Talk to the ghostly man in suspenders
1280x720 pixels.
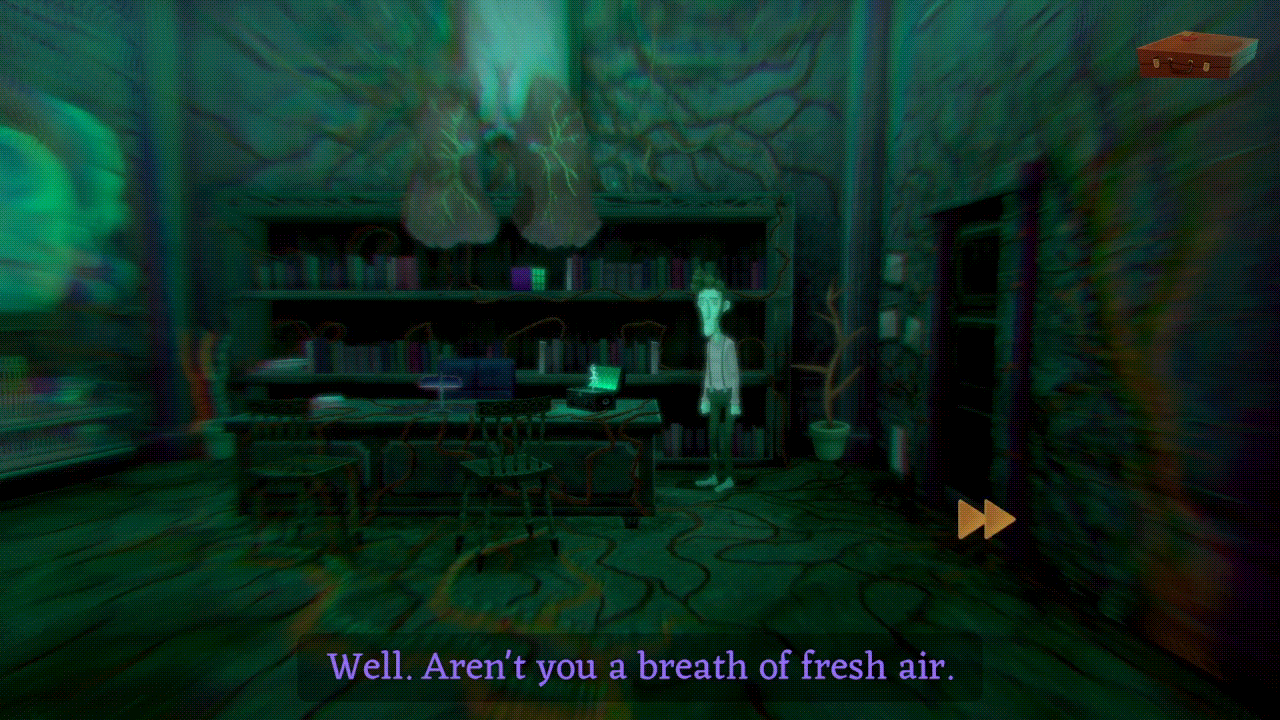(x=715, y=370)
